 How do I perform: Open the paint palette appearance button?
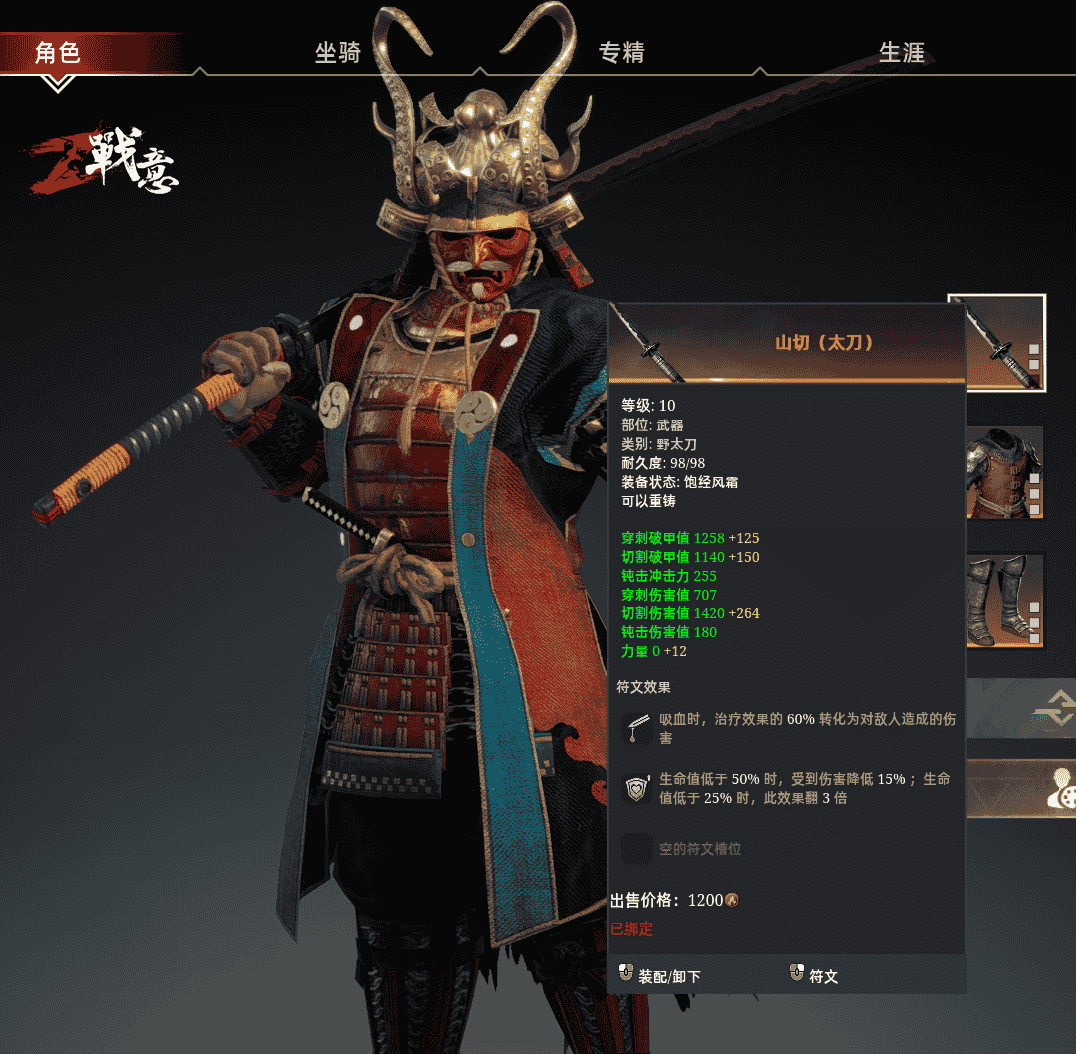coord(1058,788)
